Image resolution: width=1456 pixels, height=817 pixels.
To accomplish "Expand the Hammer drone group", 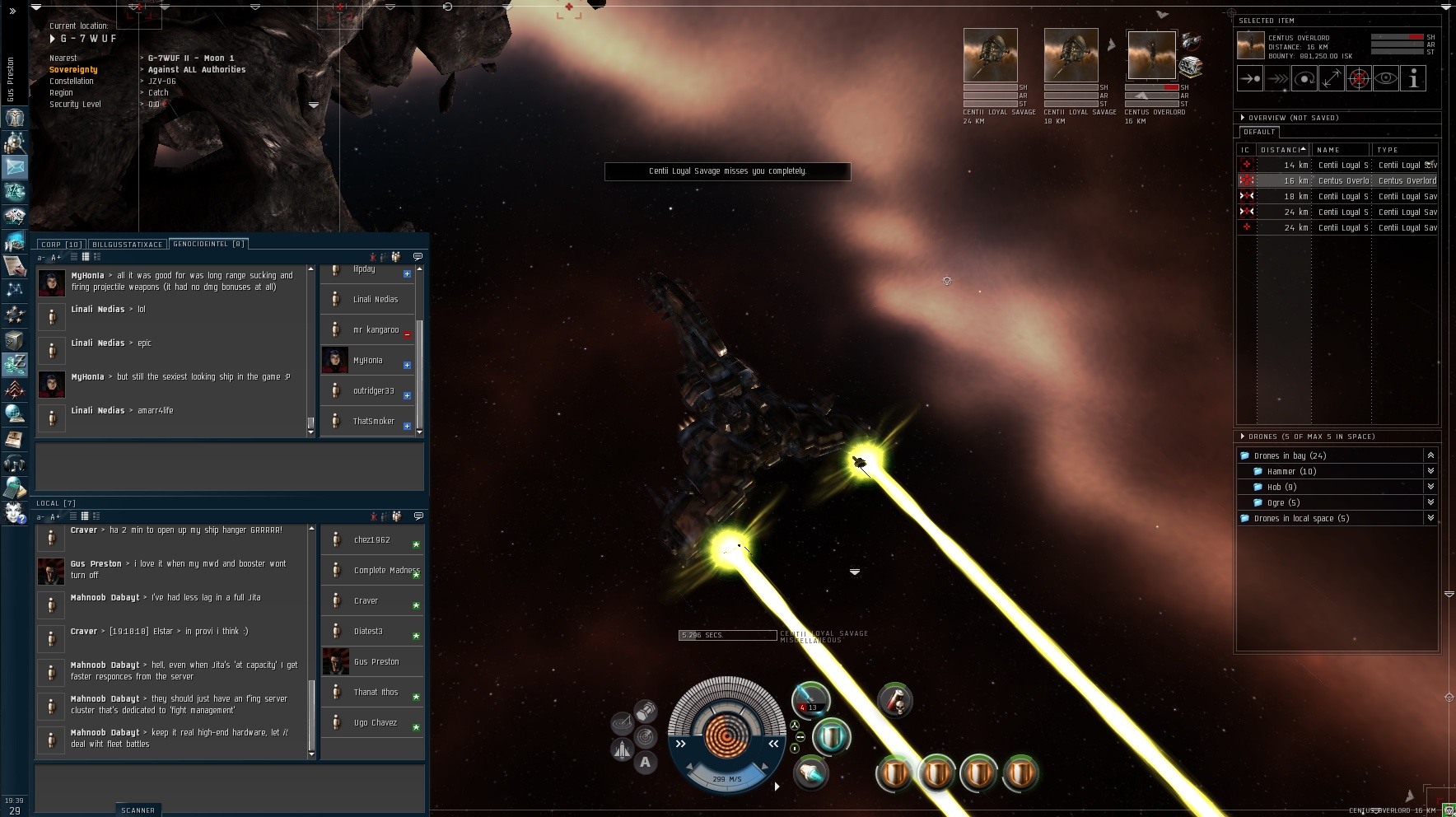I will (x=1430, y=471).
